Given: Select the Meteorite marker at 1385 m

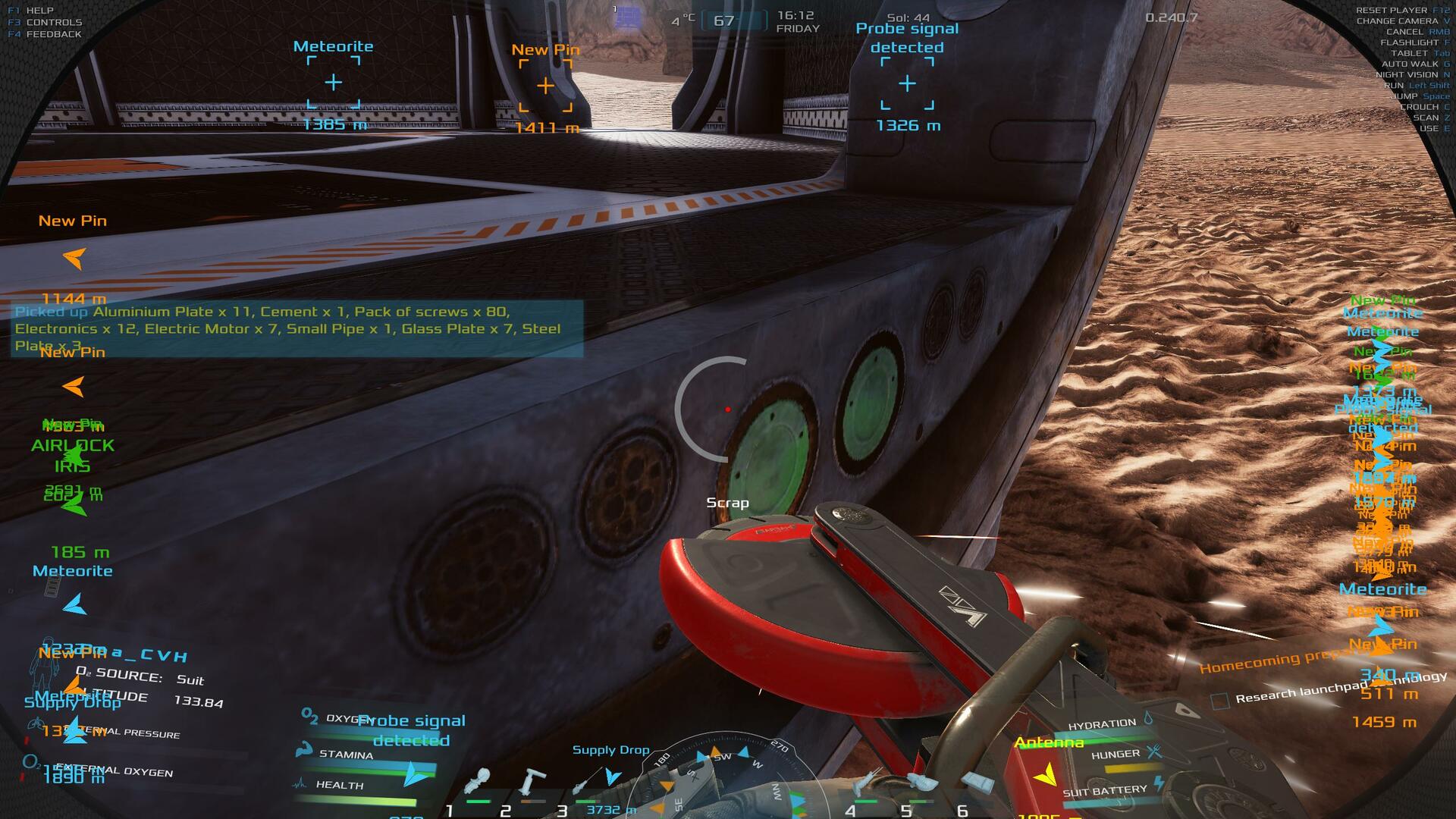Looking at the screenshot, I should (334, 83).
